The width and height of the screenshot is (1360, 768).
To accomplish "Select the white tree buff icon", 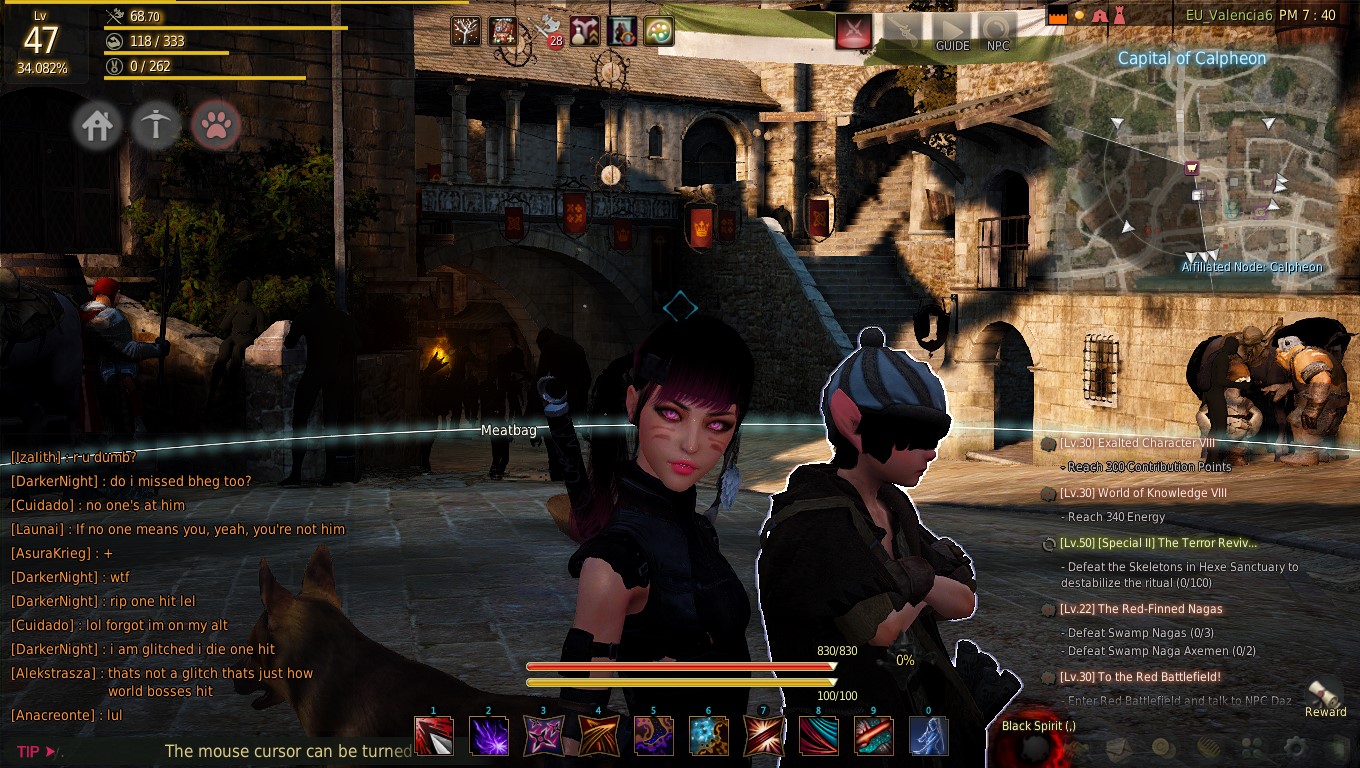I will coord(465,31).
